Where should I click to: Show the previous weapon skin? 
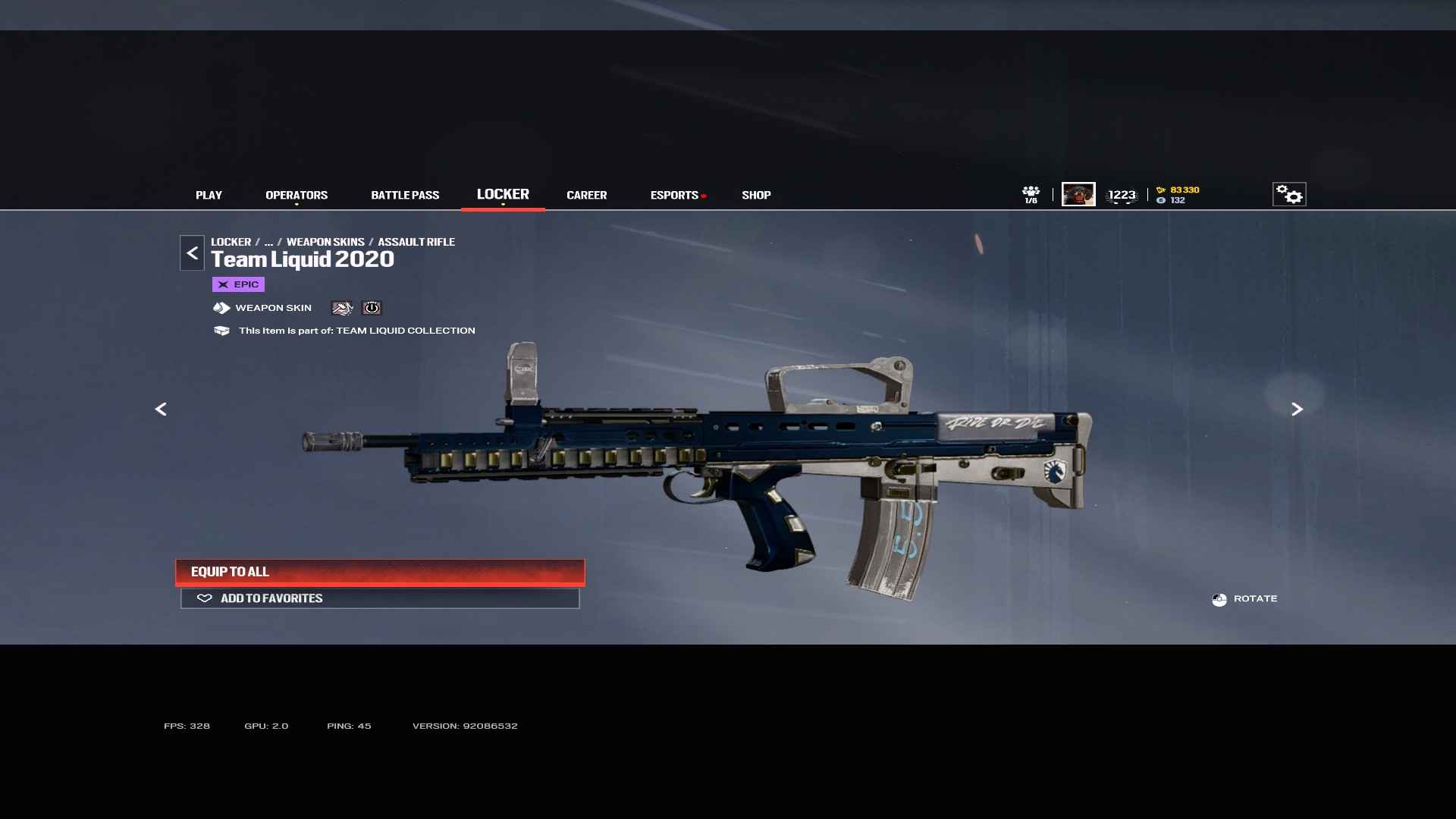point(161,409)
